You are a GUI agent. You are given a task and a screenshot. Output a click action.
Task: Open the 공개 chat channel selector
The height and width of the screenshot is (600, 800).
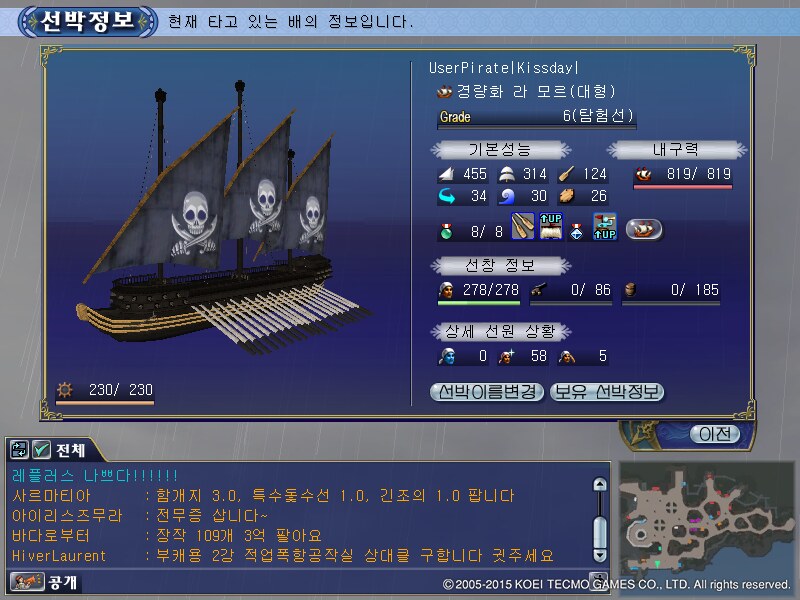pos(46,581)
